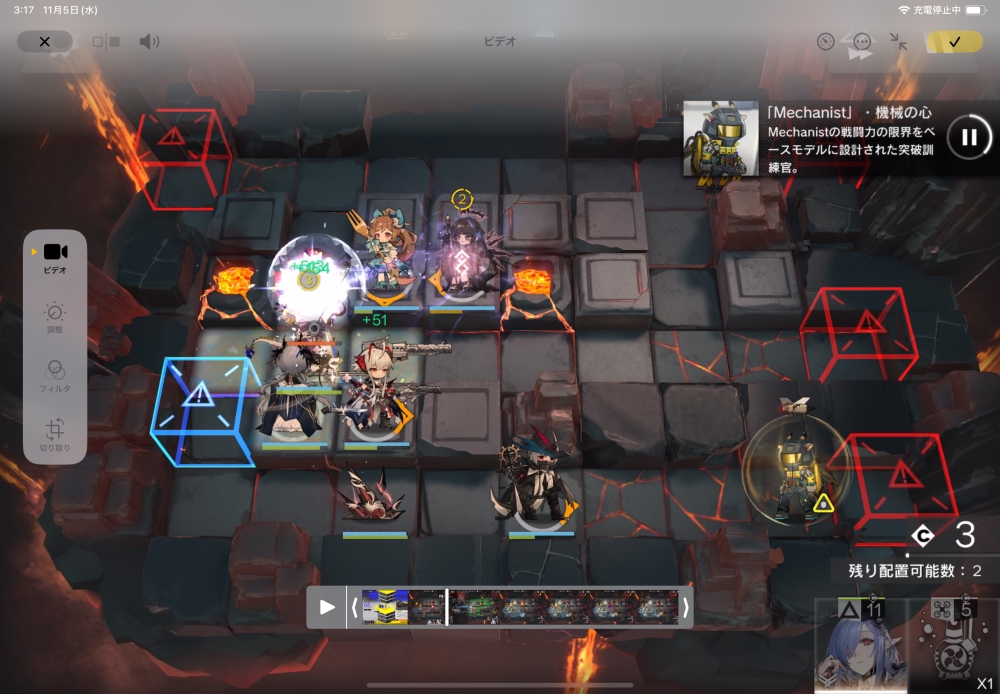This screenshot has height=694, width=1000.
Task: Select the blue-haired operator deploy card
Action: pyautogui.click(x=861, y=646)
